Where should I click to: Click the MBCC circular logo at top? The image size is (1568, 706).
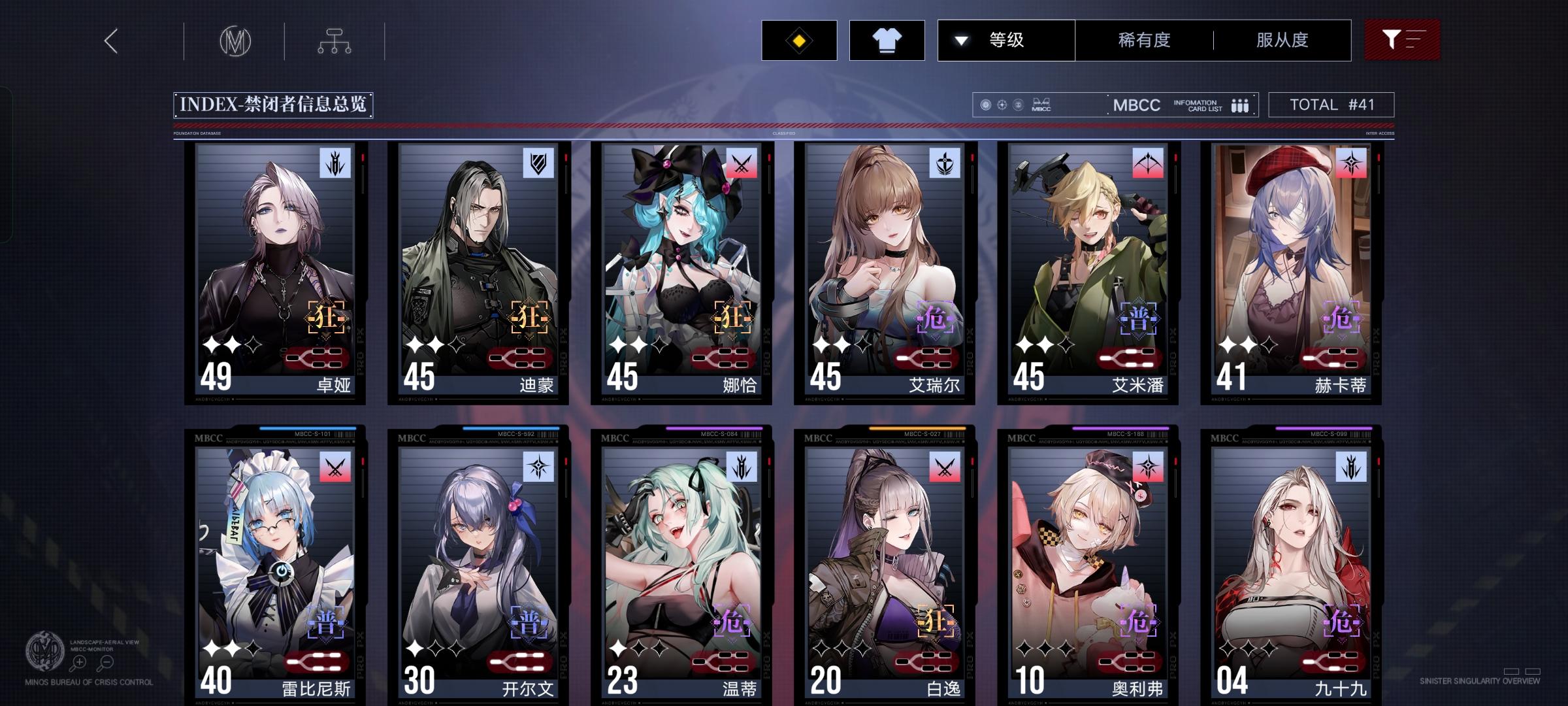point(237,41)
